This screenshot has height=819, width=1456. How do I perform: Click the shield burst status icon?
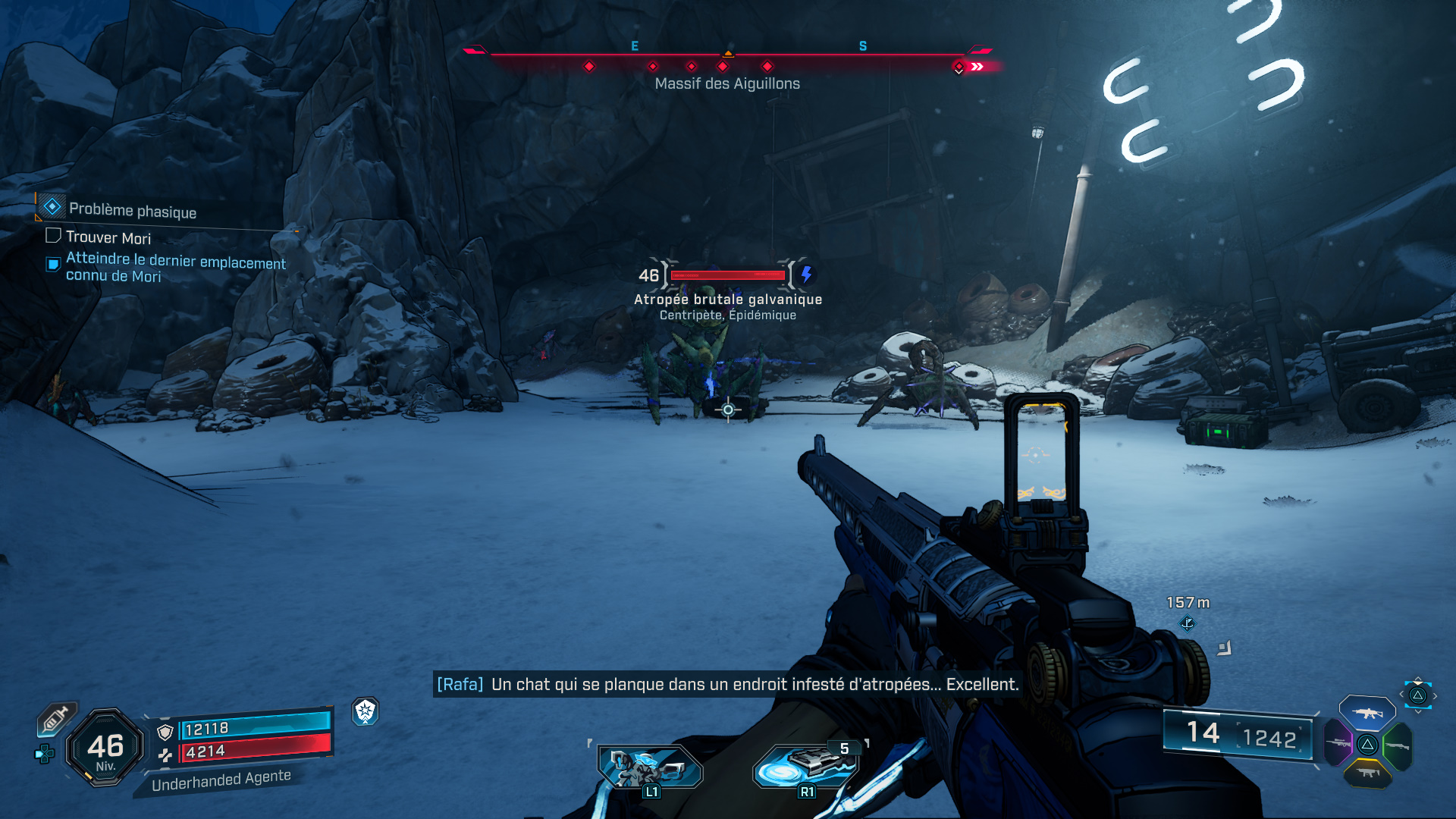click(x=366, y=711)
